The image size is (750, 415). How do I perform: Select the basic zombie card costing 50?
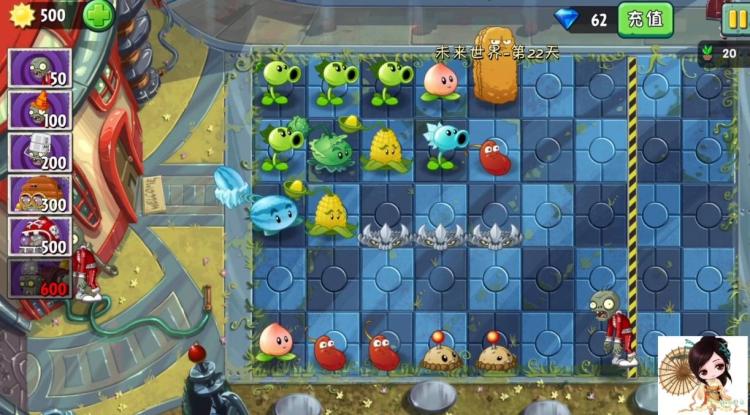[x=39, y=70]
